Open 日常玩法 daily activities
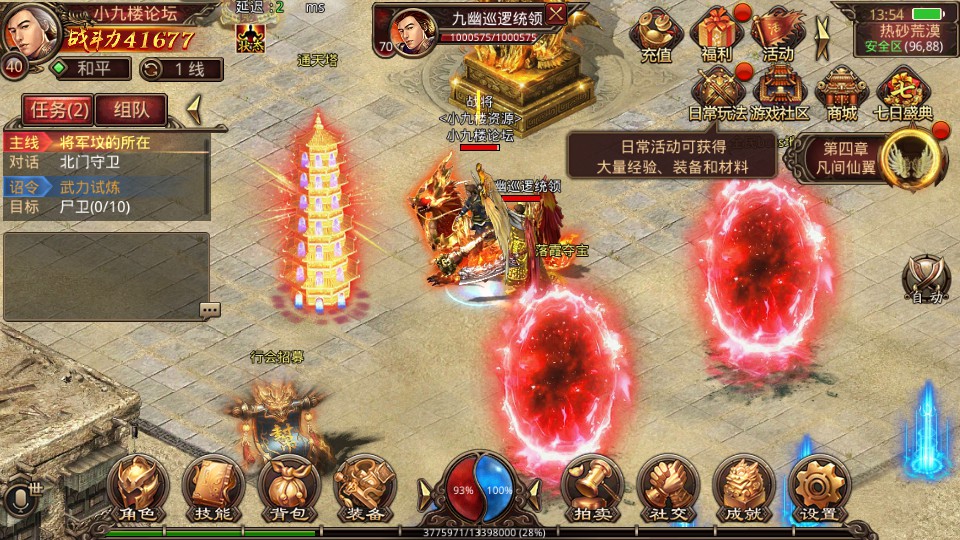This screenshot has width=960, height=540. 718,93
